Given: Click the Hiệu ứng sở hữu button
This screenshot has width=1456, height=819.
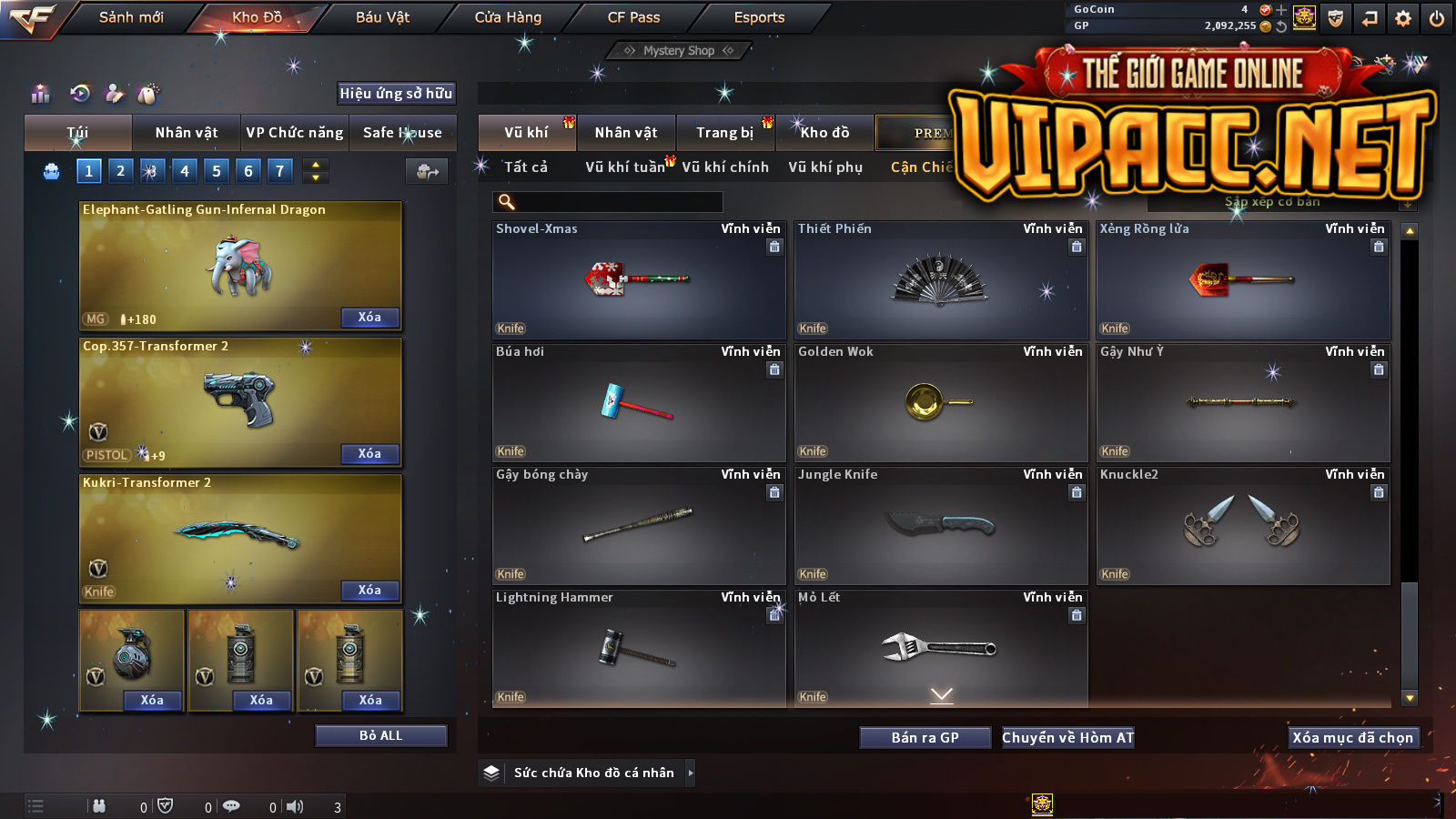Looking at the screenshot, I should (396, 93).
